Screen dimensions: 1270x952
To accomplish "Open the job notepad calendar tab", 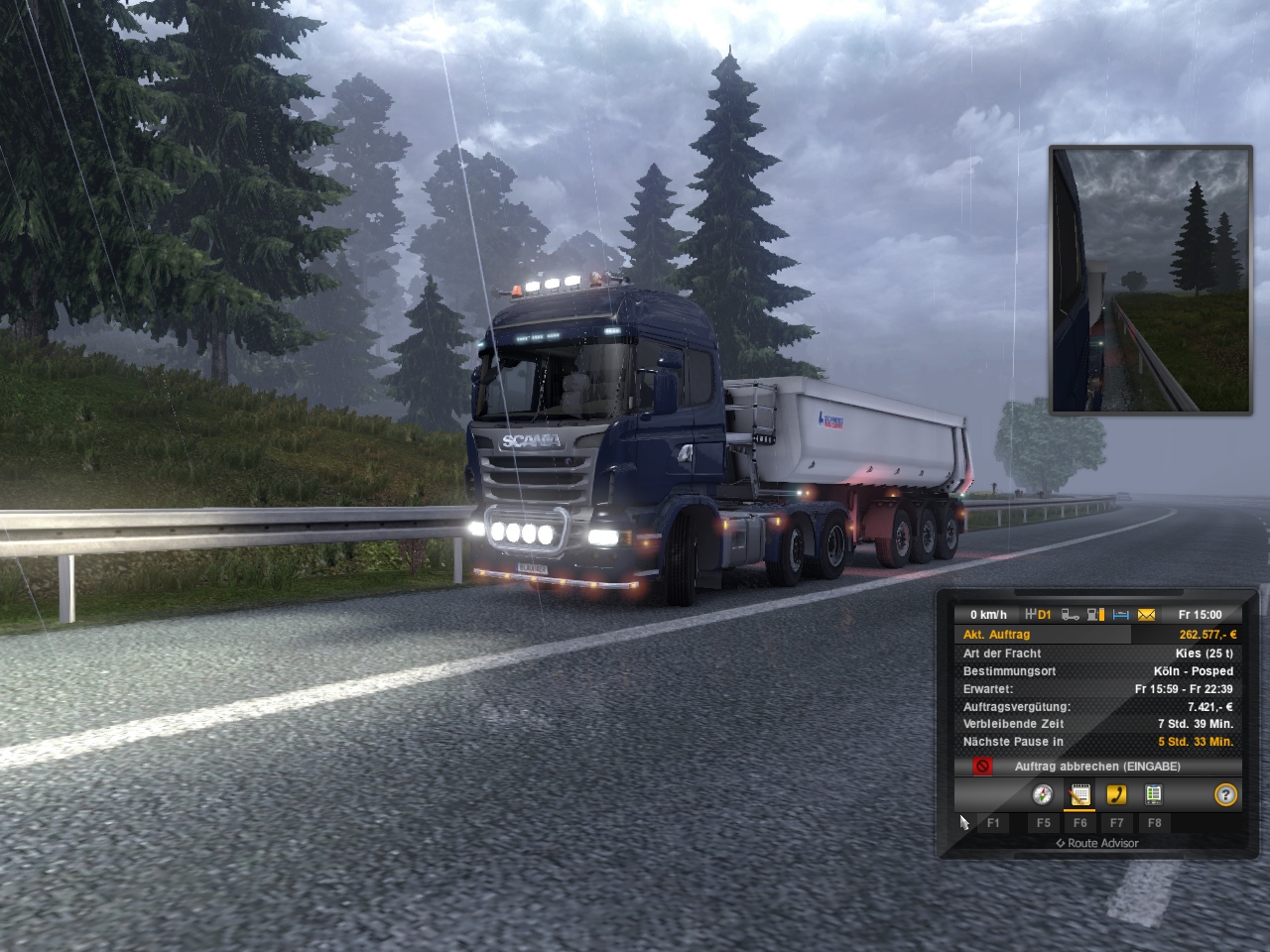I will coord(1079,795).
